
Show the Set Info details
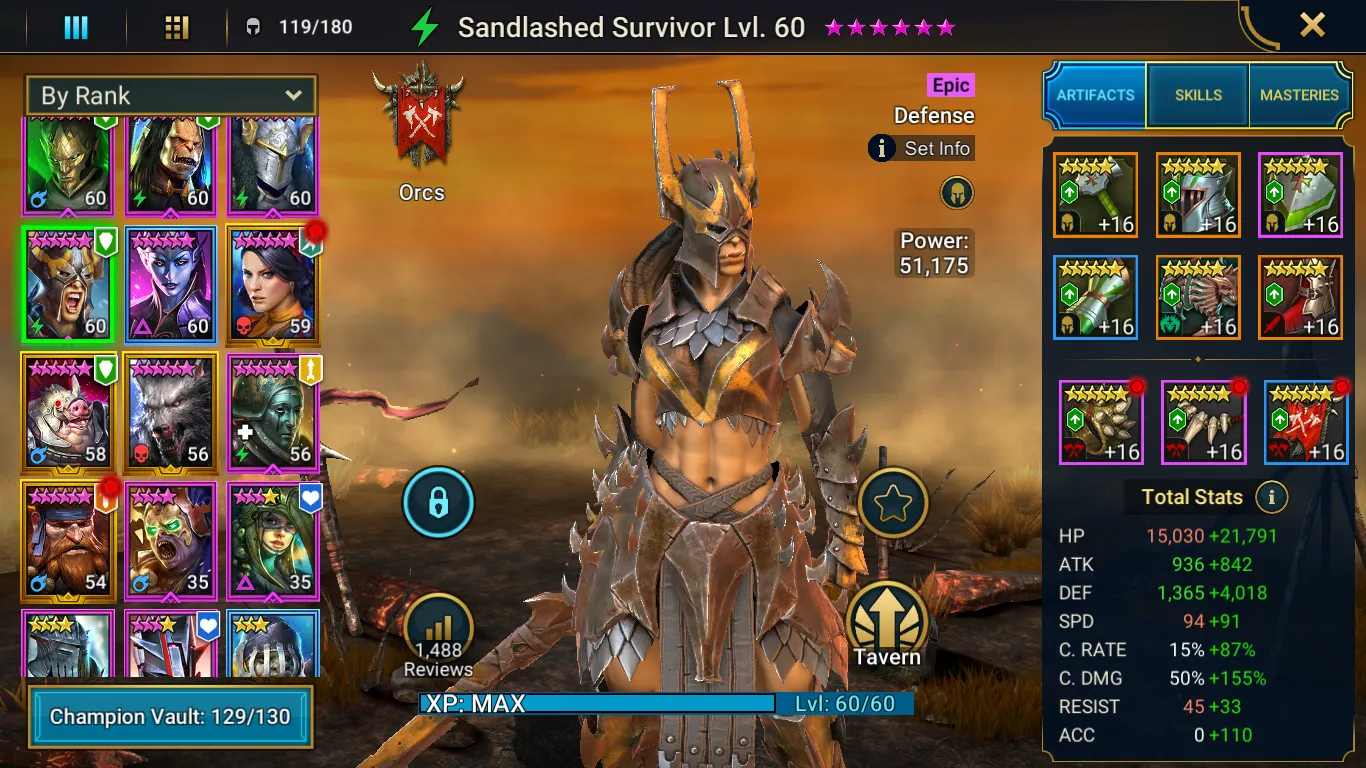(x=921, y=149)
